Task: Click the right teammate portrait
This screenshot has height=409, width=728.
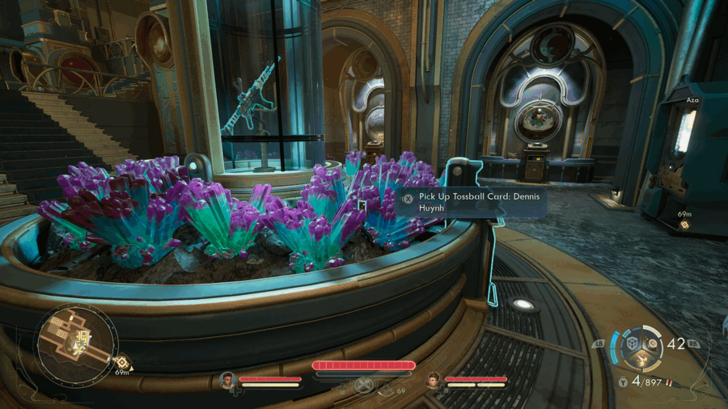Action: click(x=433, y=380)
